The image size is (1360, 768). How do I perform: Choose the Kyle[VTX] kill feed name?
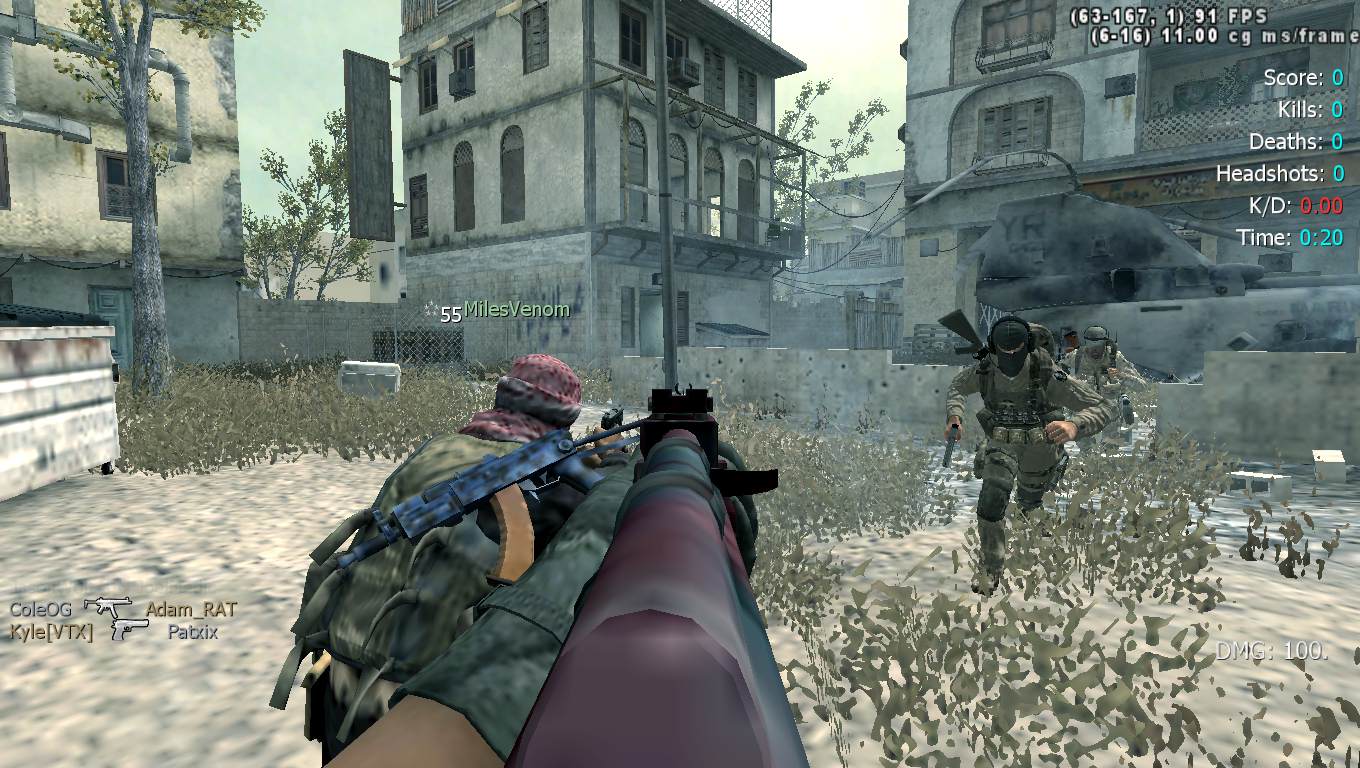[x=51, y=632]
